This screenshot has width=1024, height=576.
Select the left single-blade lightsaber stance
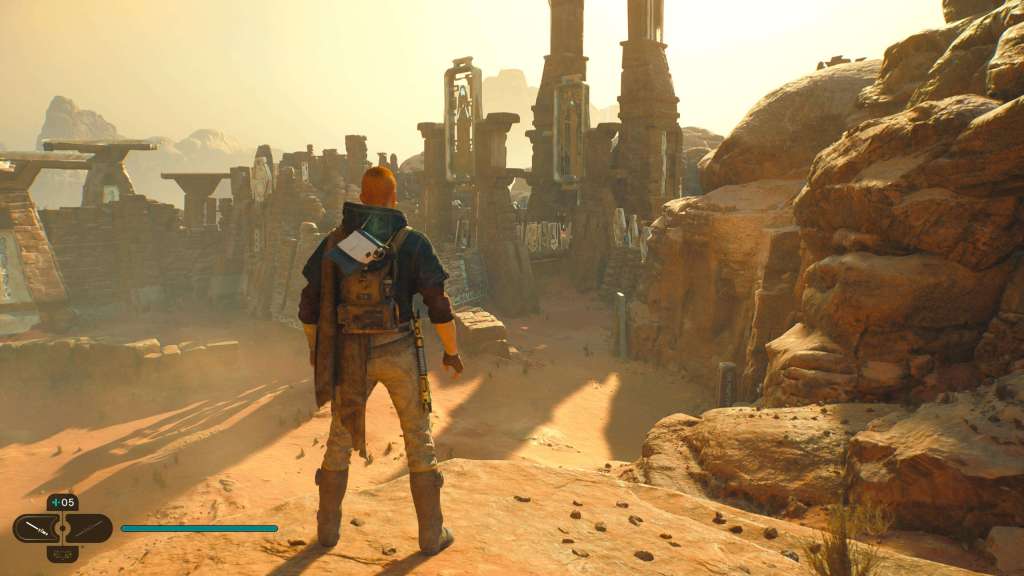pos(36,528)
